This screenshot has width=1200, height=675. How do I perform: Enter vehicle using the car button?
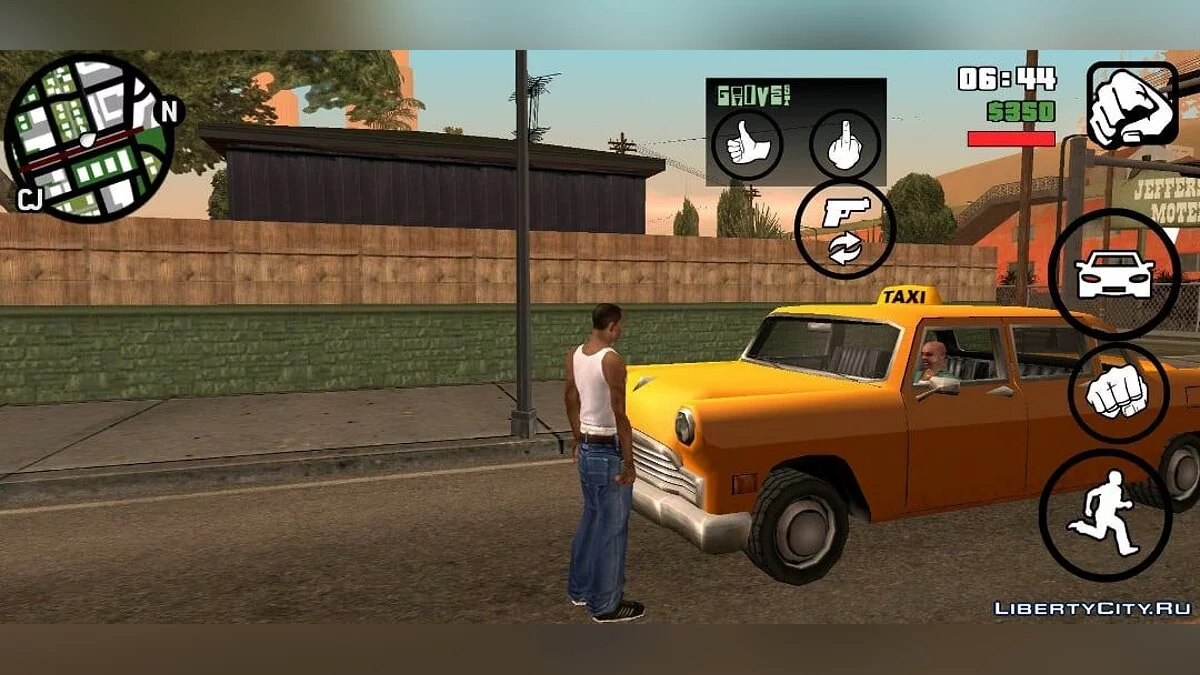pyautogui.click(x=1114, y=273)
